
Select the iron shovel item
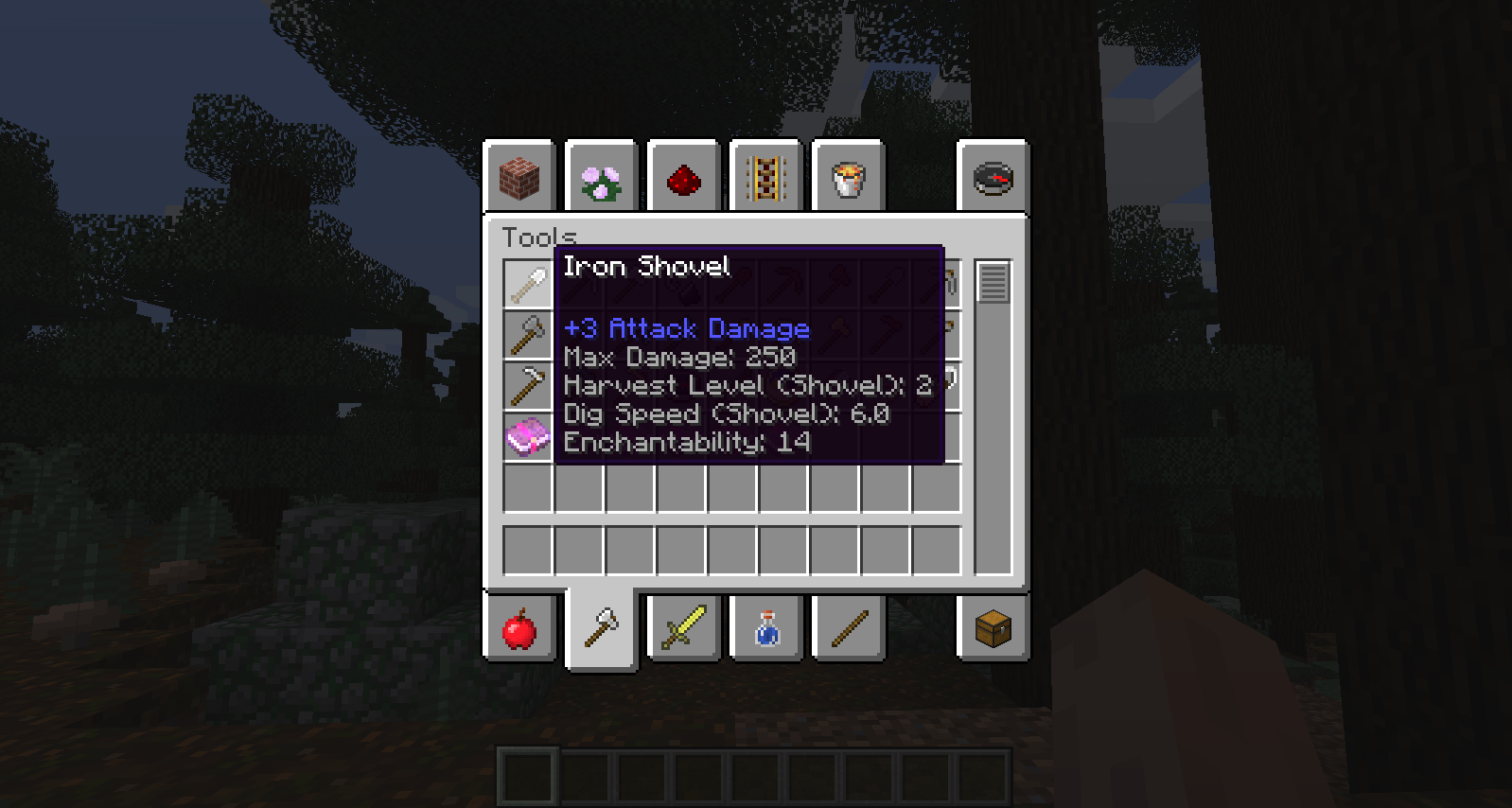click(527, 282)
